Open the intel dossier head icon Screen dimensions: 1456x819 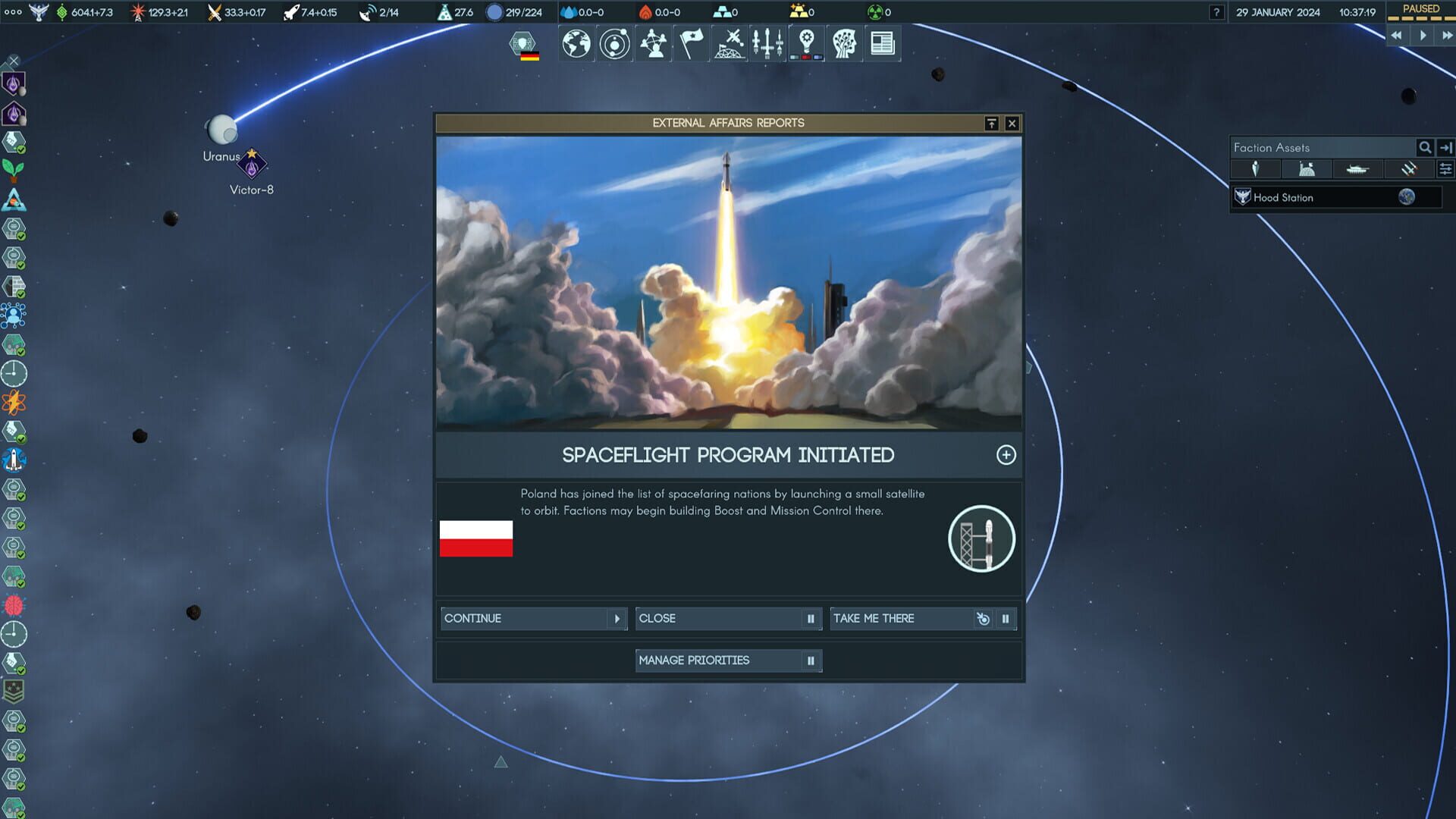point(844,43)
